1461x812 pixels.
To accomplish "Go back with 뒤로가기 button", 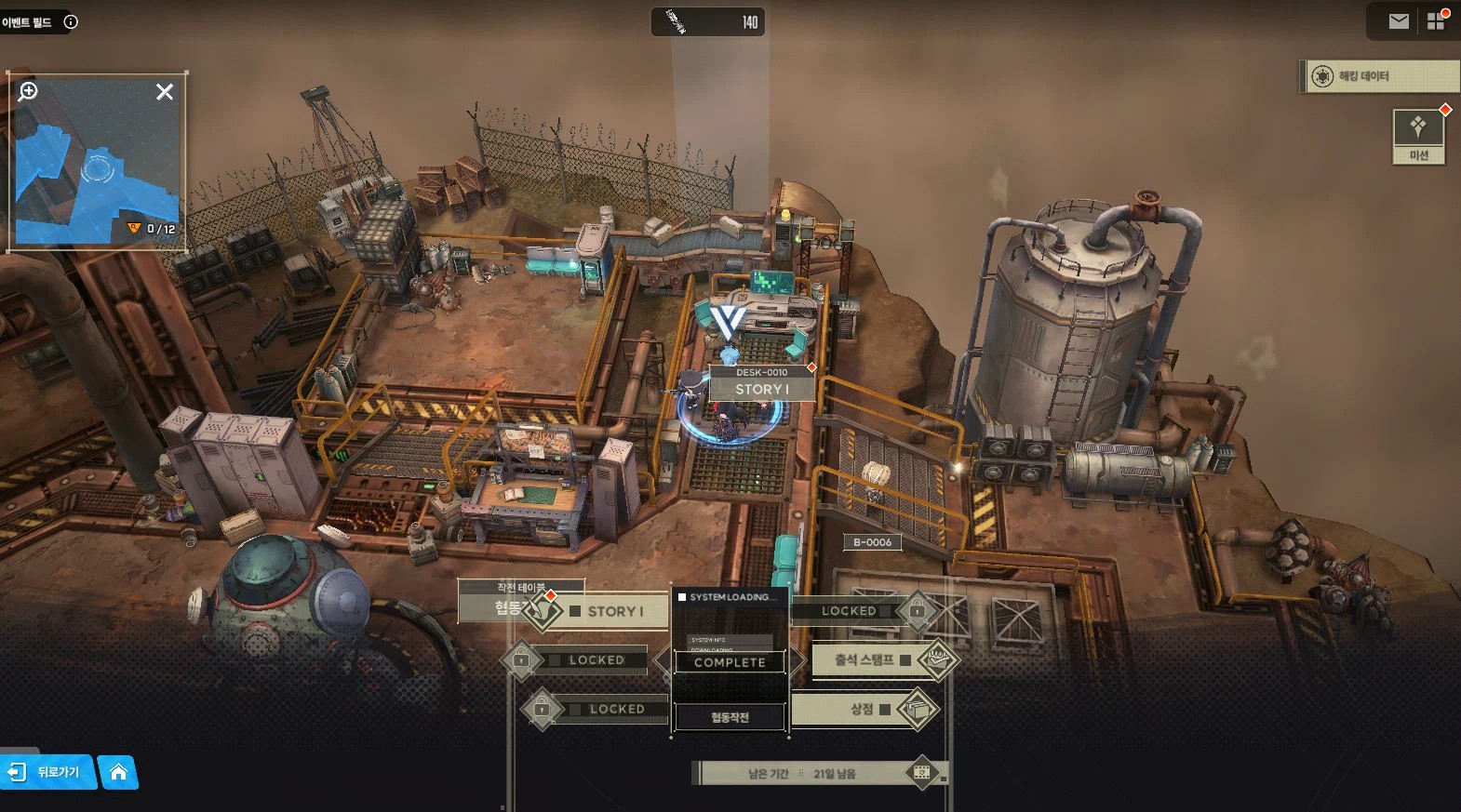I will (x=48, y=772).
